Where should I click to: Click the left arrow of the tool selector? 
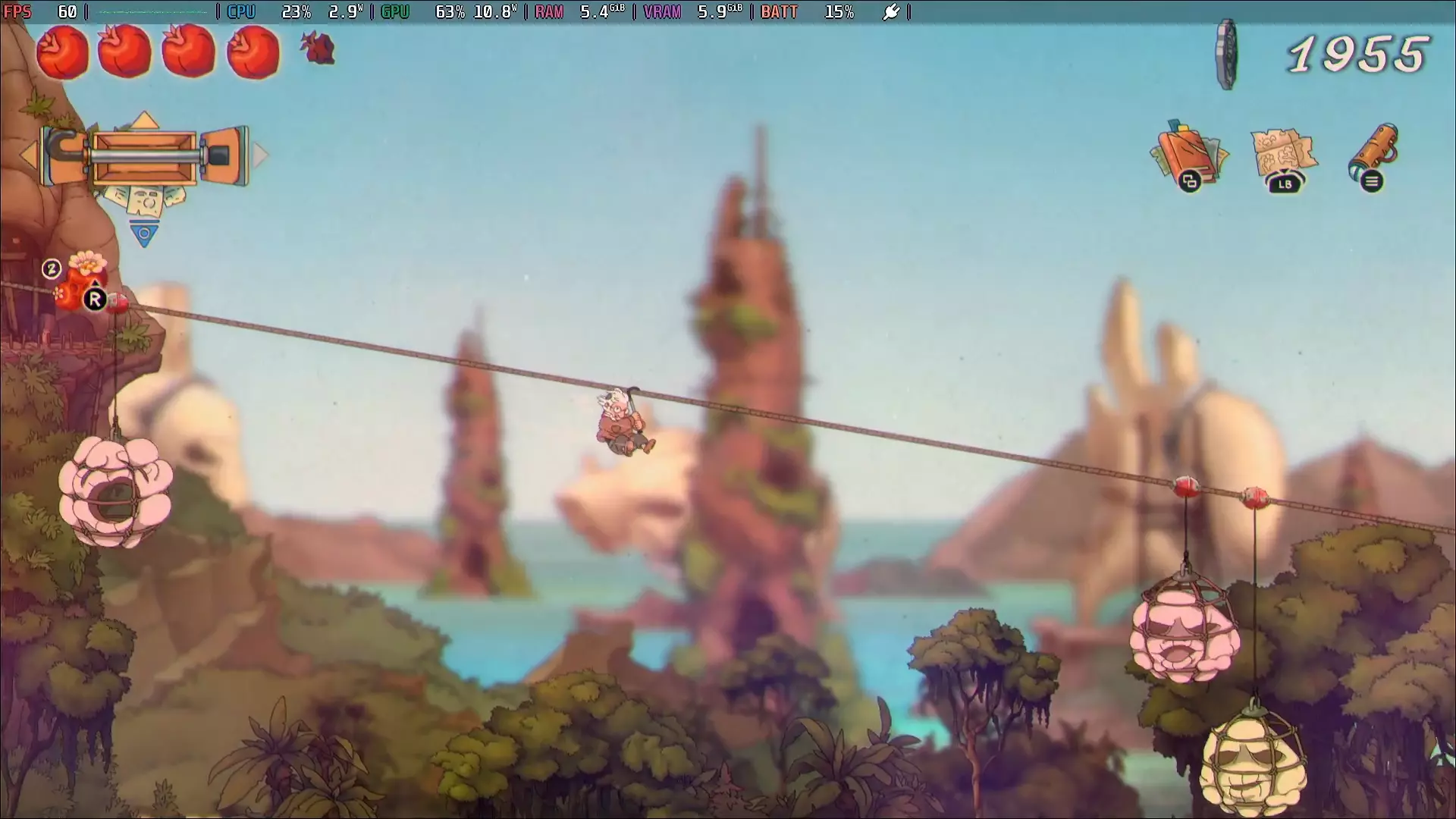point(28,156)
